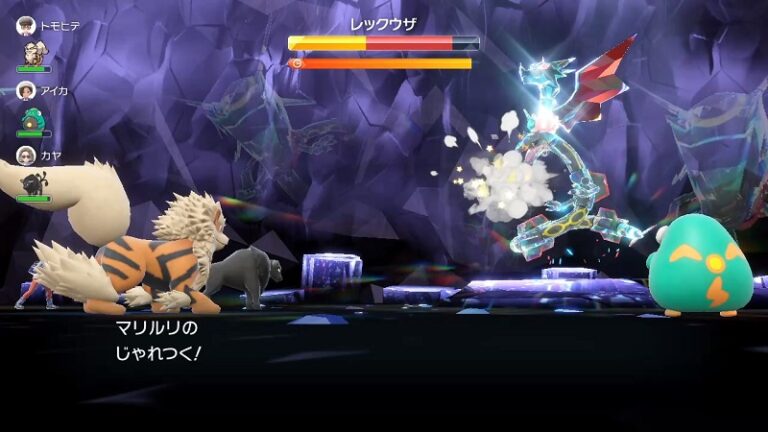The image size is (768, 432).
Task: Click トモヒテ's Arcanine party icon
Action: coord(33,53)
